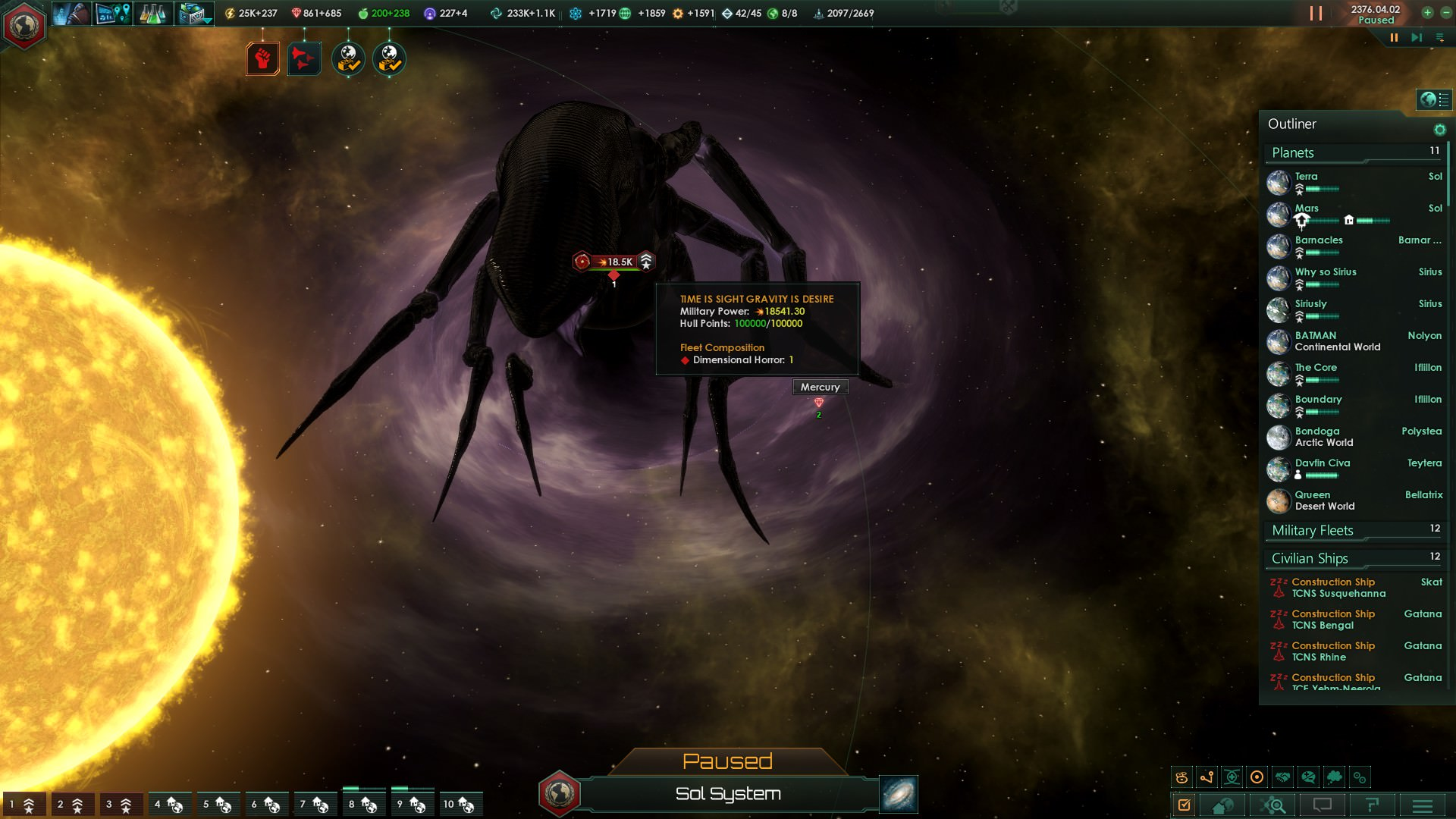The height and width of the screenshot is (819, 1456).
Task: Open the red hostile ships alert
Action: click(x=304, y=59)
